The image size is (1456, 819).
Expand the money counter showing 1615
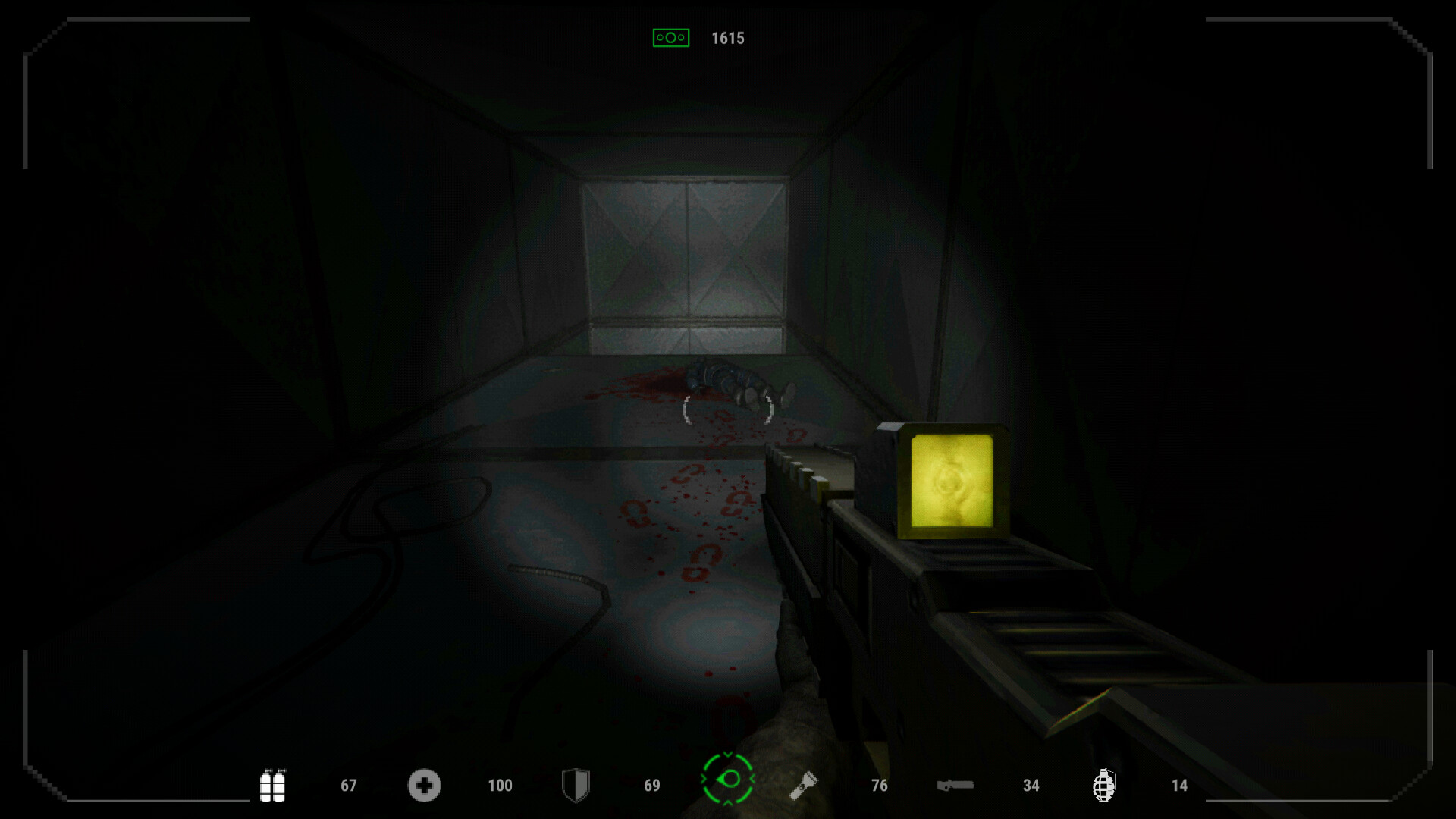pyautogui.click(x=727, y=36)
